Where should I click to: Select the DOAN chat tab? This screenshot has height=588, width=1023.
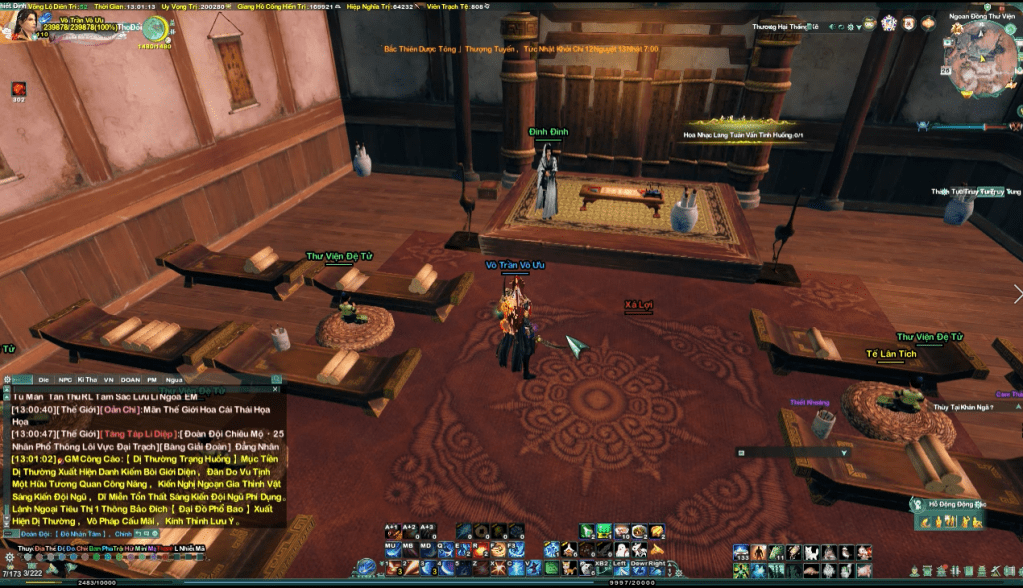pyautogui.click(x=130, y=380)
